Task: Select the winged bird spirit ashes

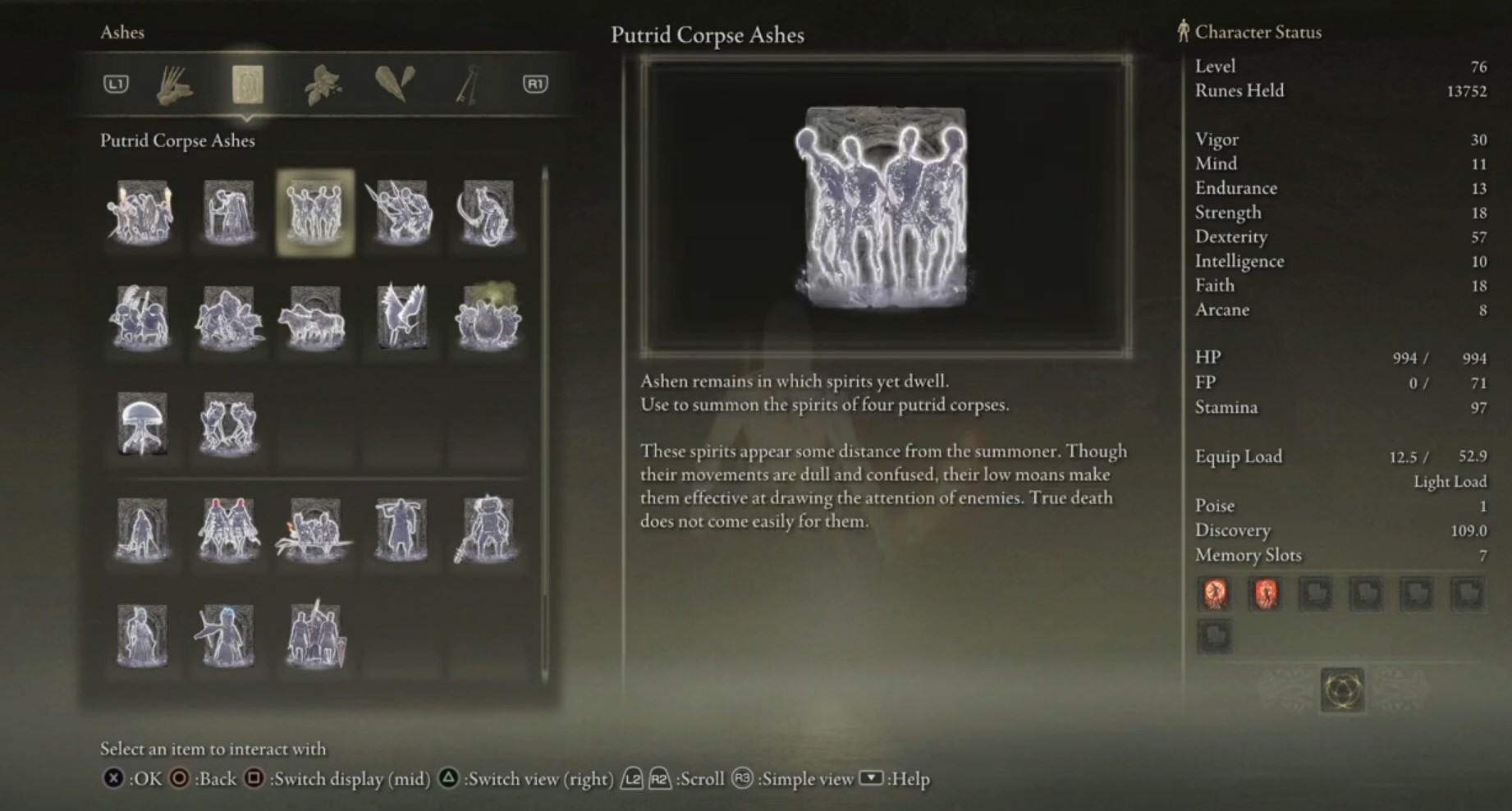Action: 401,318
